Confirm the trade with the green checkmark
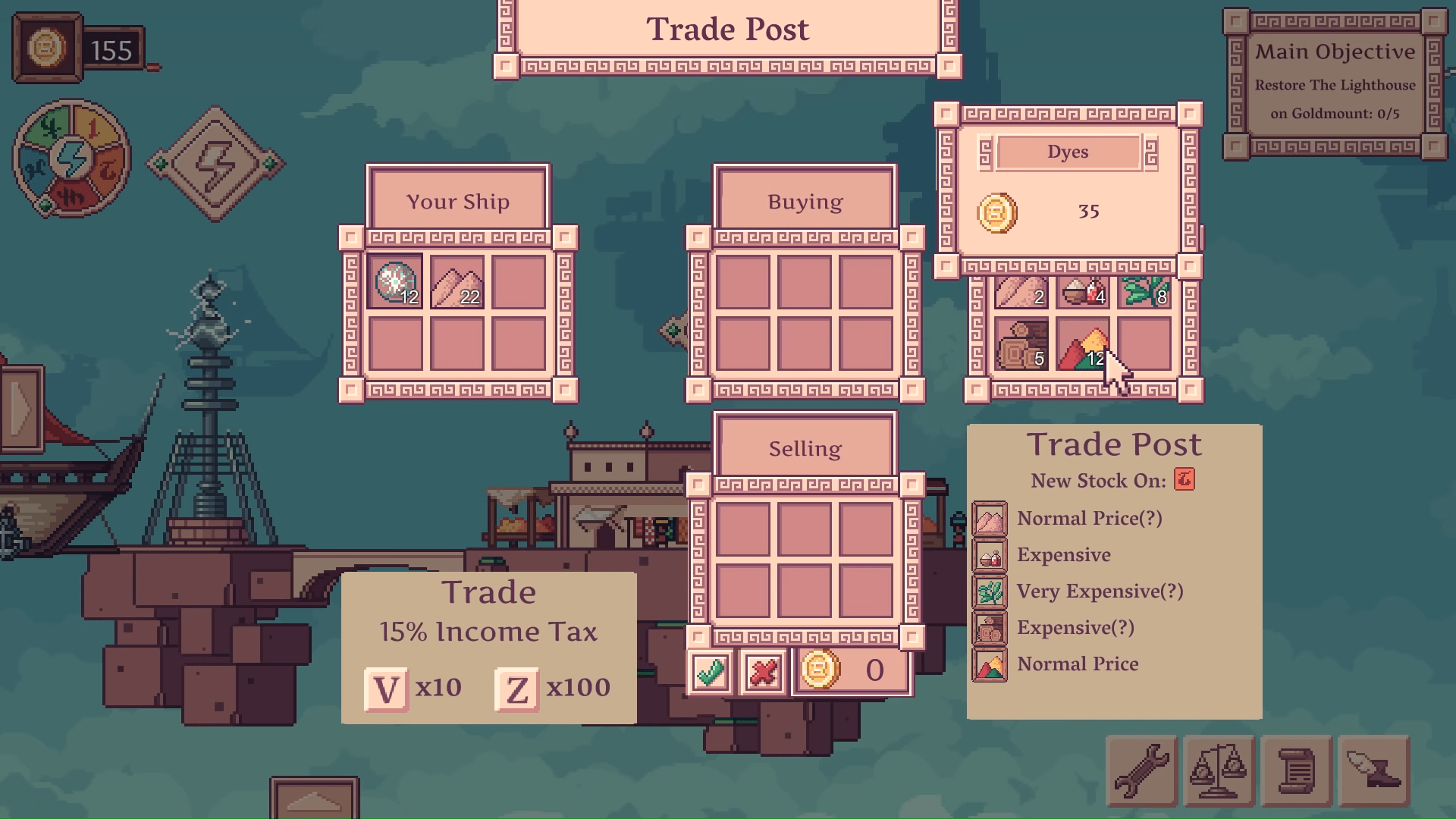The image size is (1456, 819). (x=710, y=672)
